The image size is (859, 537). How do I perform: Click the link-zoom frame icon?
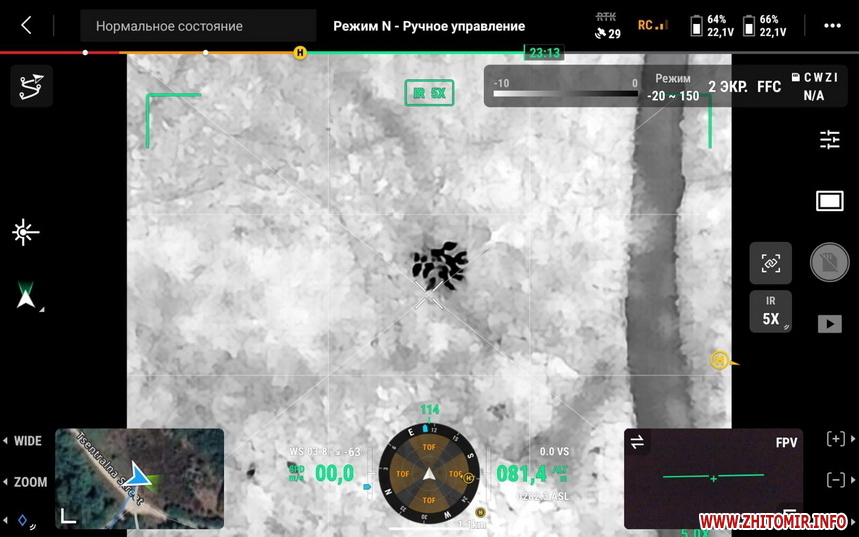click(x=770, y=263)
